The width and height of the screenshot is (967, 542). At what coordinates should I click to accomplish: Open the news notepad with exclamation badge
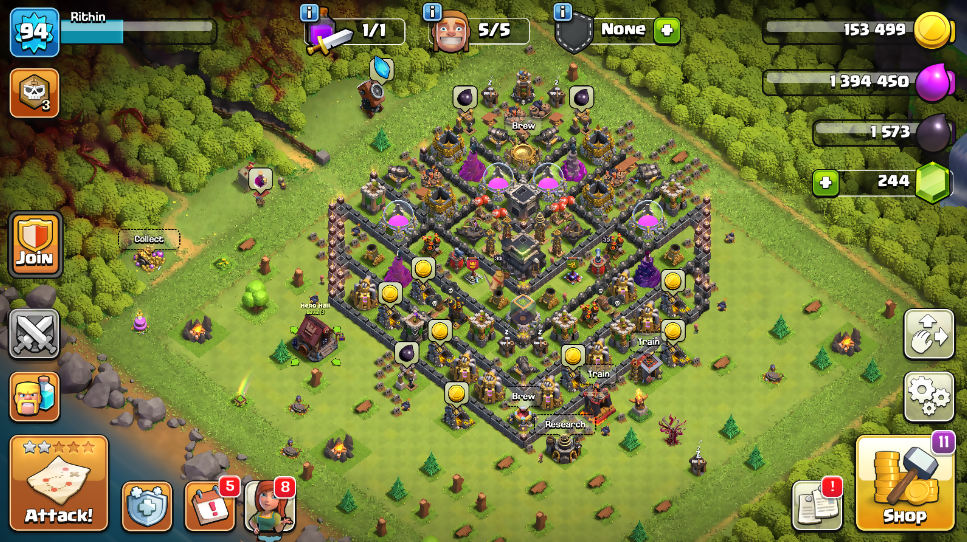point(816,505)
